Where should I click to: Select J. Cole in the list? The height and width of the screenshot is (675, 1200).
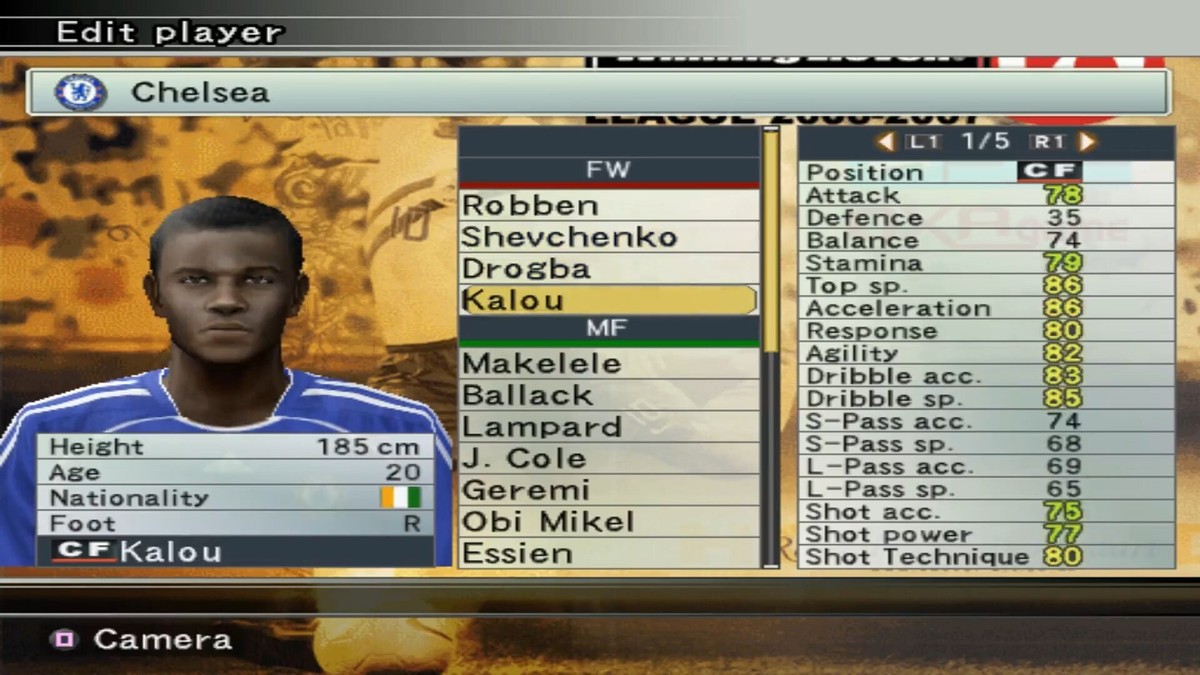(x=608, y=459)
